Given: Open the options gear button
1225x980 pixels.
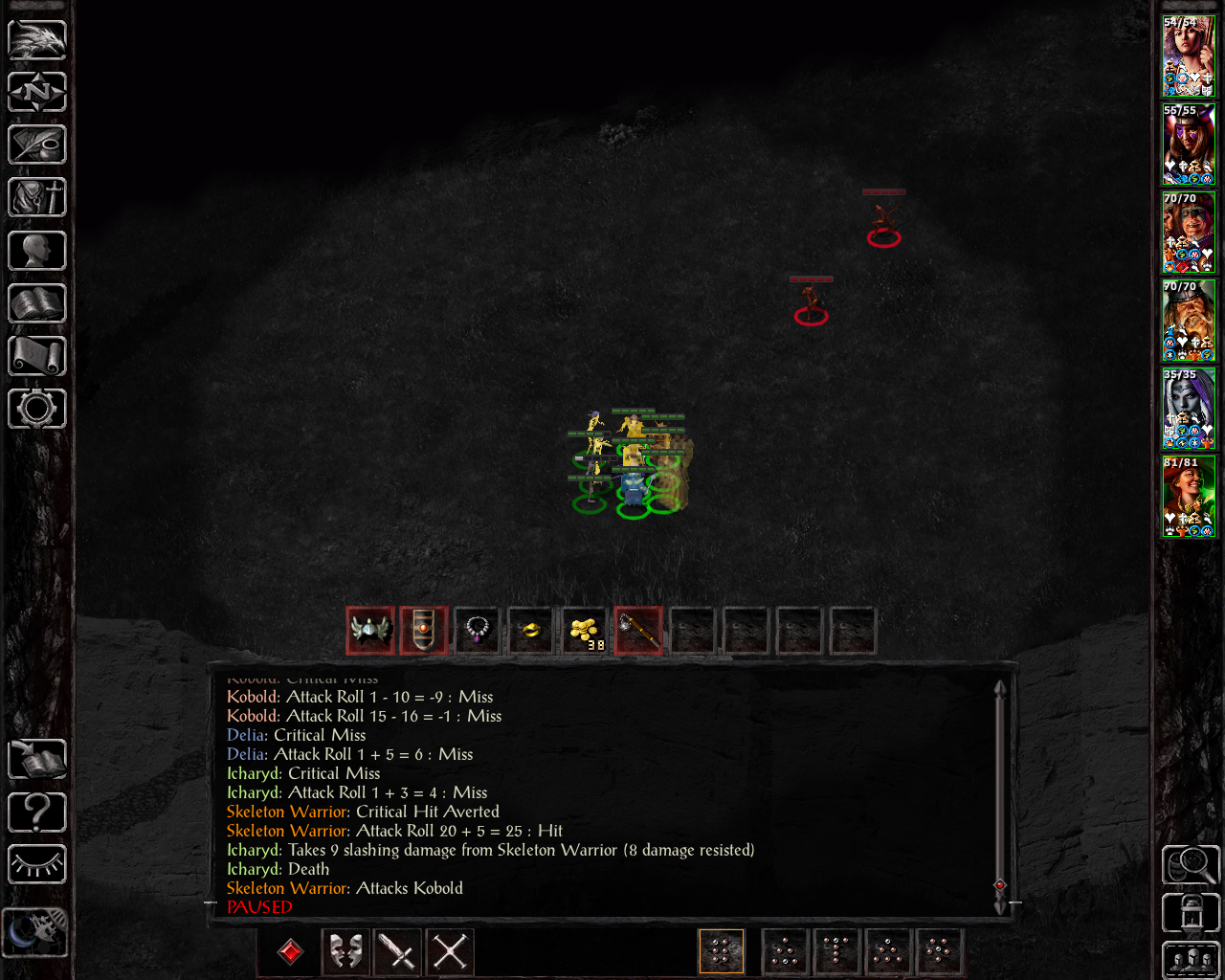Looking at the screenshot, I should [x=37, y=409].
